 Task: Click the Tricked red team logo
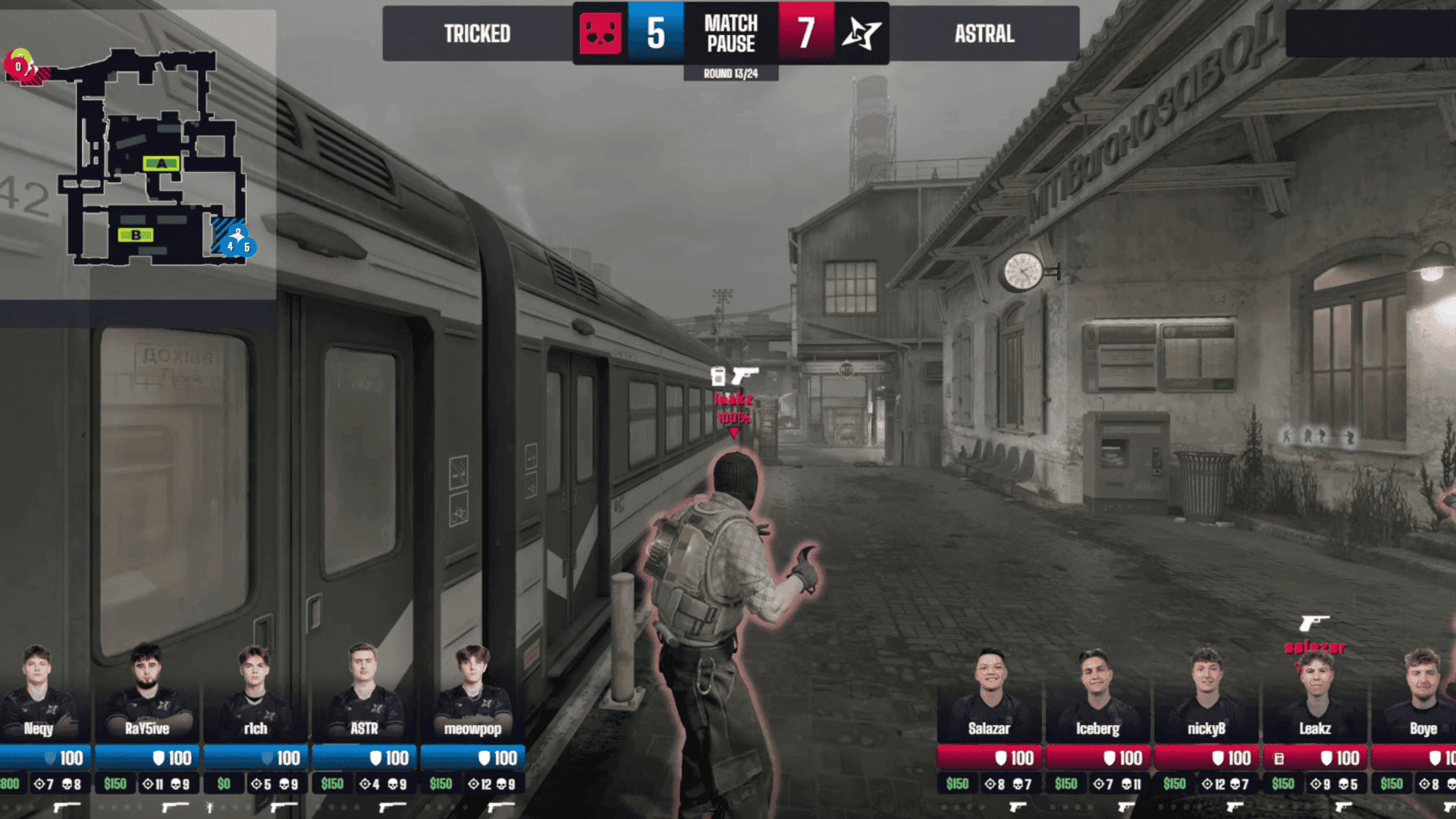(600, 34)
